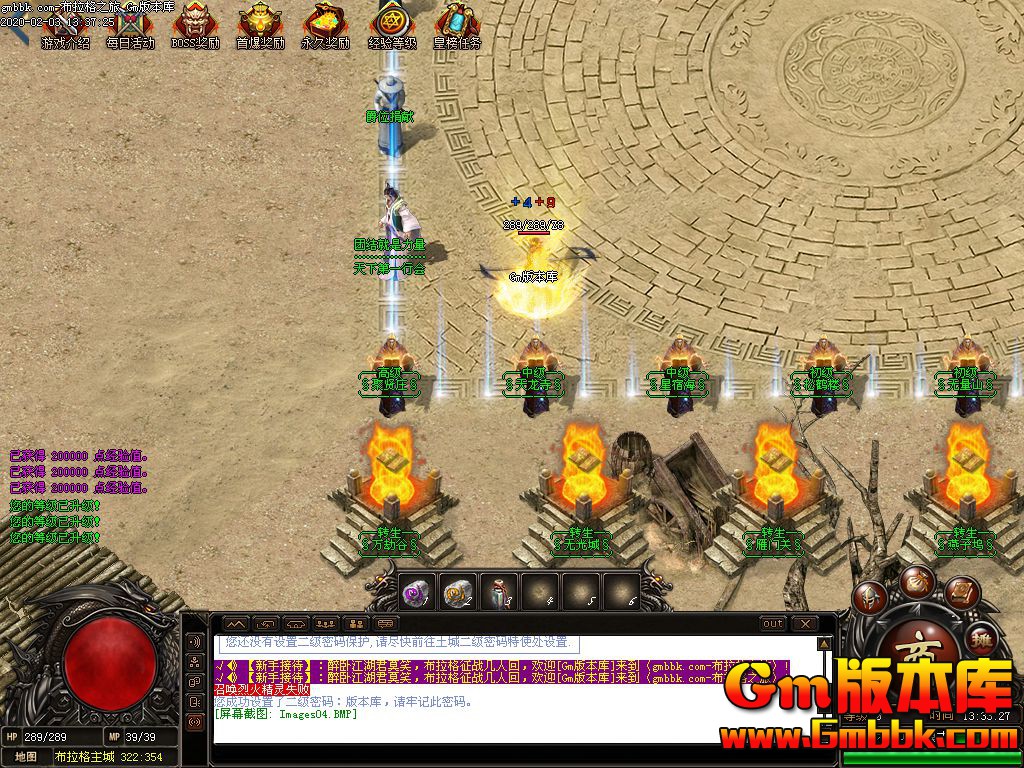Open the BOSS奖励 demon mask icon
The width and height of the screenshot is (1024, 768).
pos(195,24)
